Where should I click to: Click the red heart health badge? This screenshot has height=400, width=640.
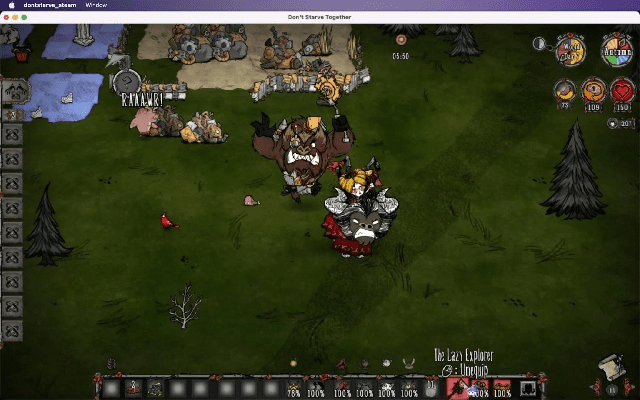tap(623, 92)
